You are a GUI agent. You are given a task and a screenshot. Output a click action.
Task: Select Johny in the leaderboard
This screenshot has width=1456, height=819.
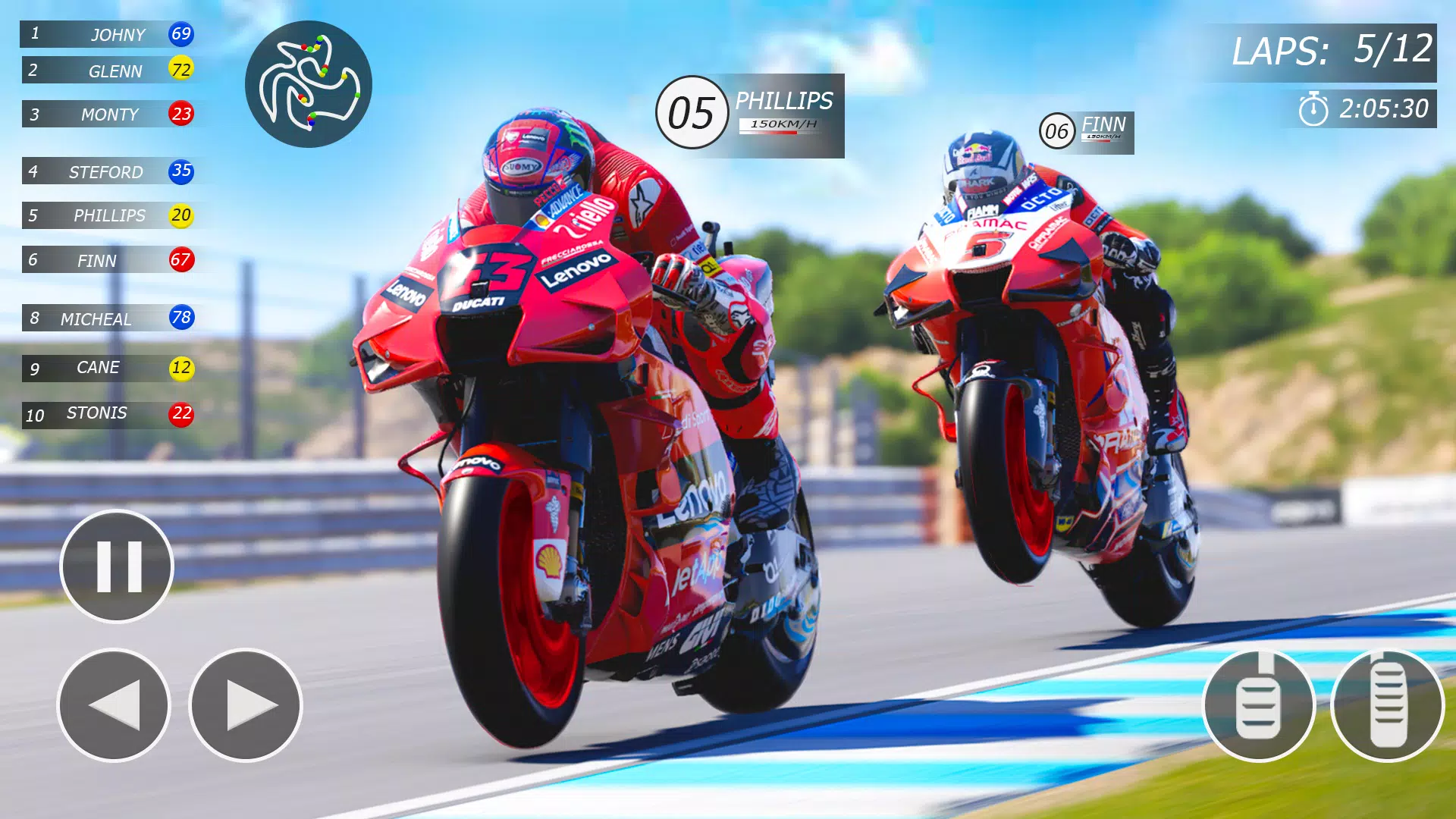[x=108, y=34]
